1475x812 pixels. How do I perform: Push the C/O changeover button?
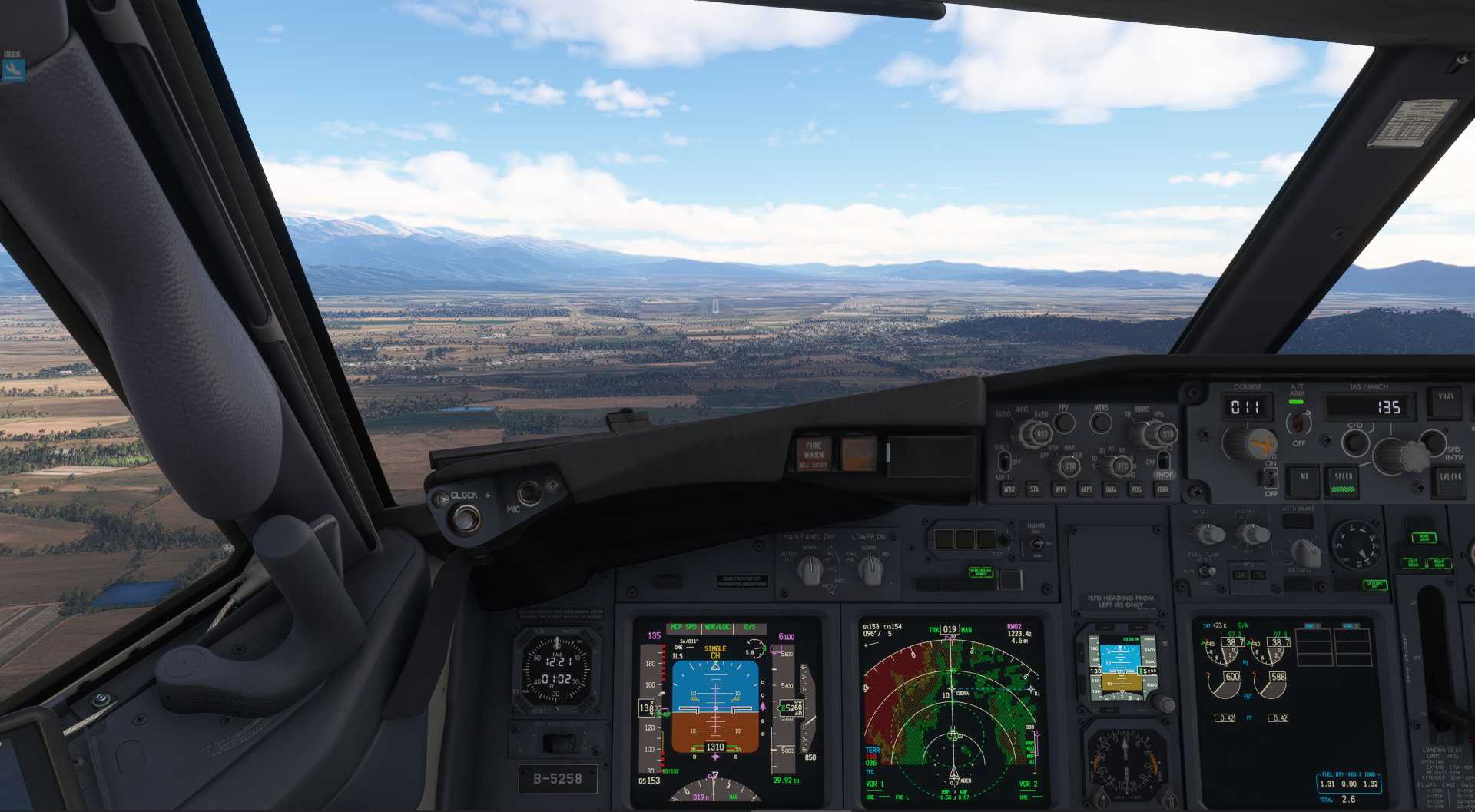coord(1354,442)
